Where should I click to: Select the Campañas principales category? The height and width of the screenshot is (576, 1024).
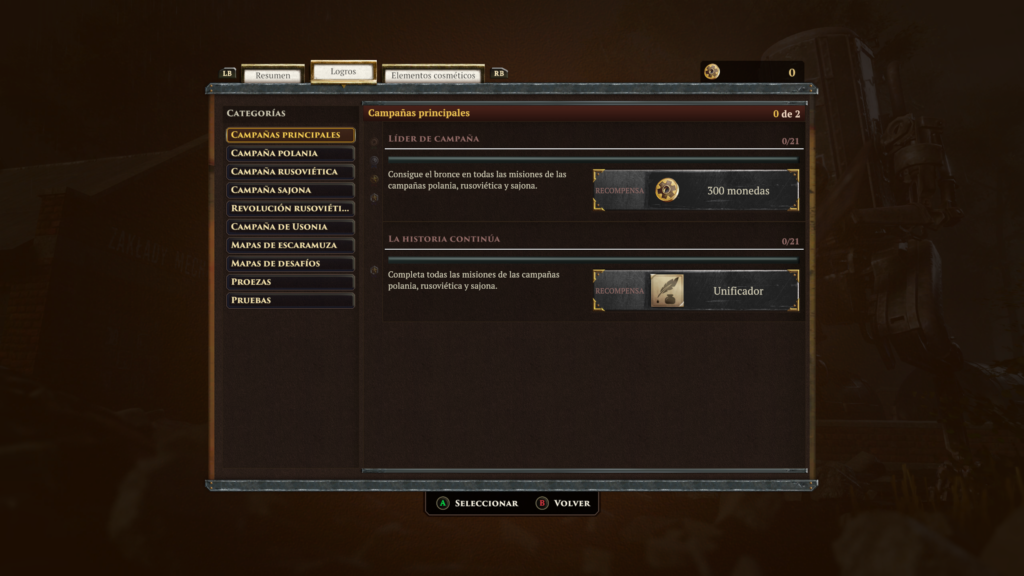tap(290, 135)
